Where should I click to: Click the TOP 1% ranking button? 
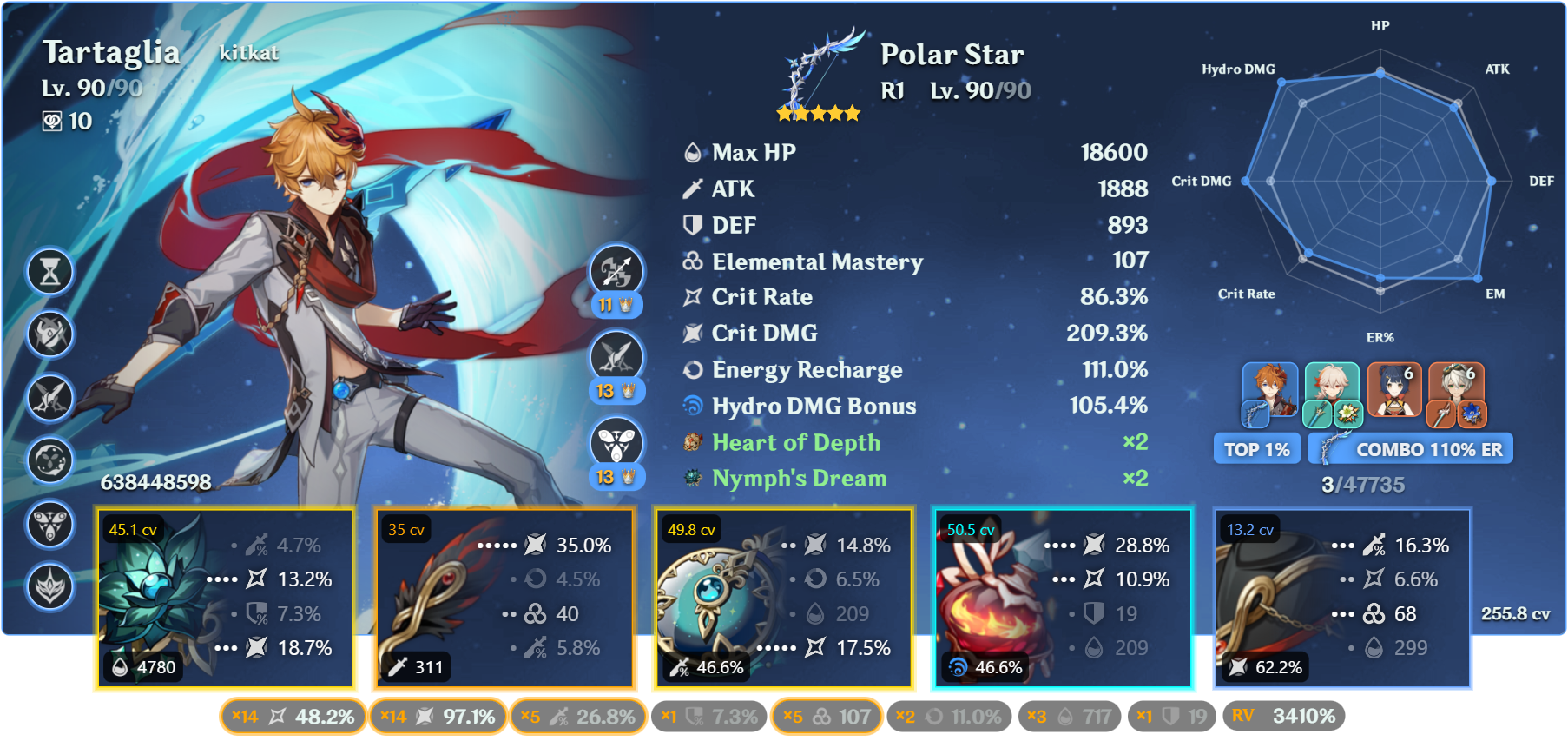(x=1256, y=448)
